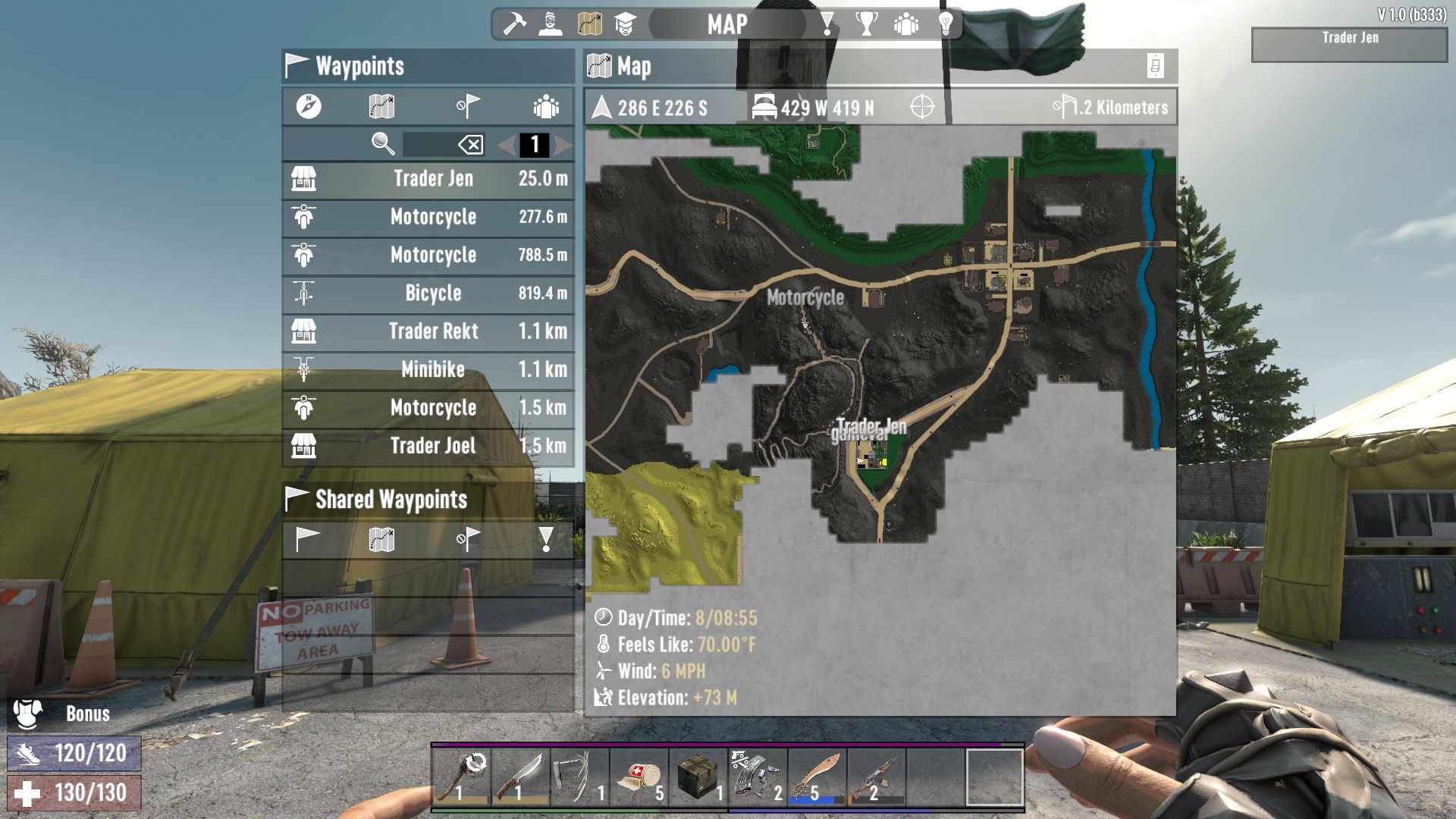Open the players group tab

pyautogui.click(x=905, y=24)
